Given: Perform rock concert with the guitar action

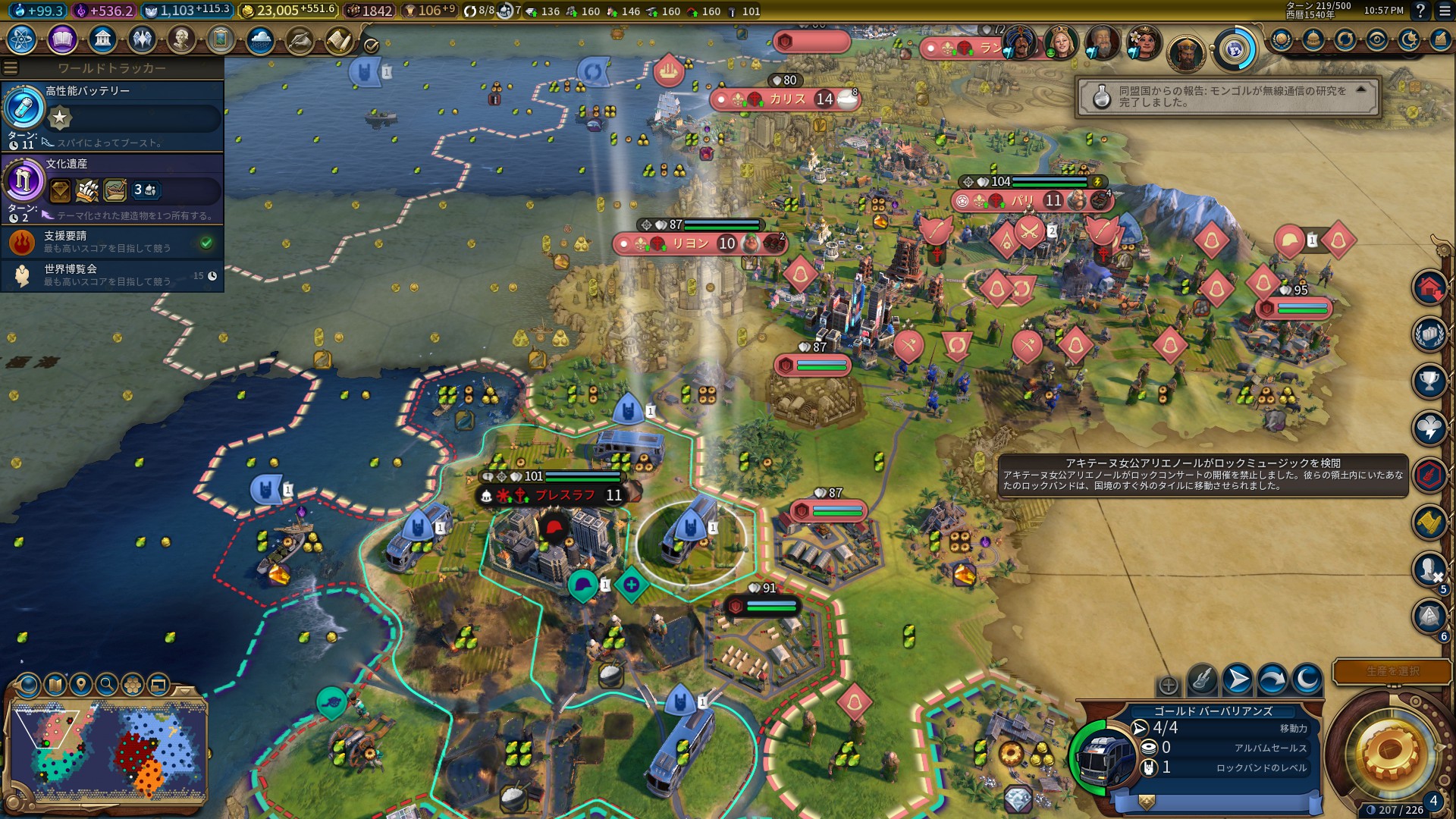Looking at the screenshot, I should 1202,679.
